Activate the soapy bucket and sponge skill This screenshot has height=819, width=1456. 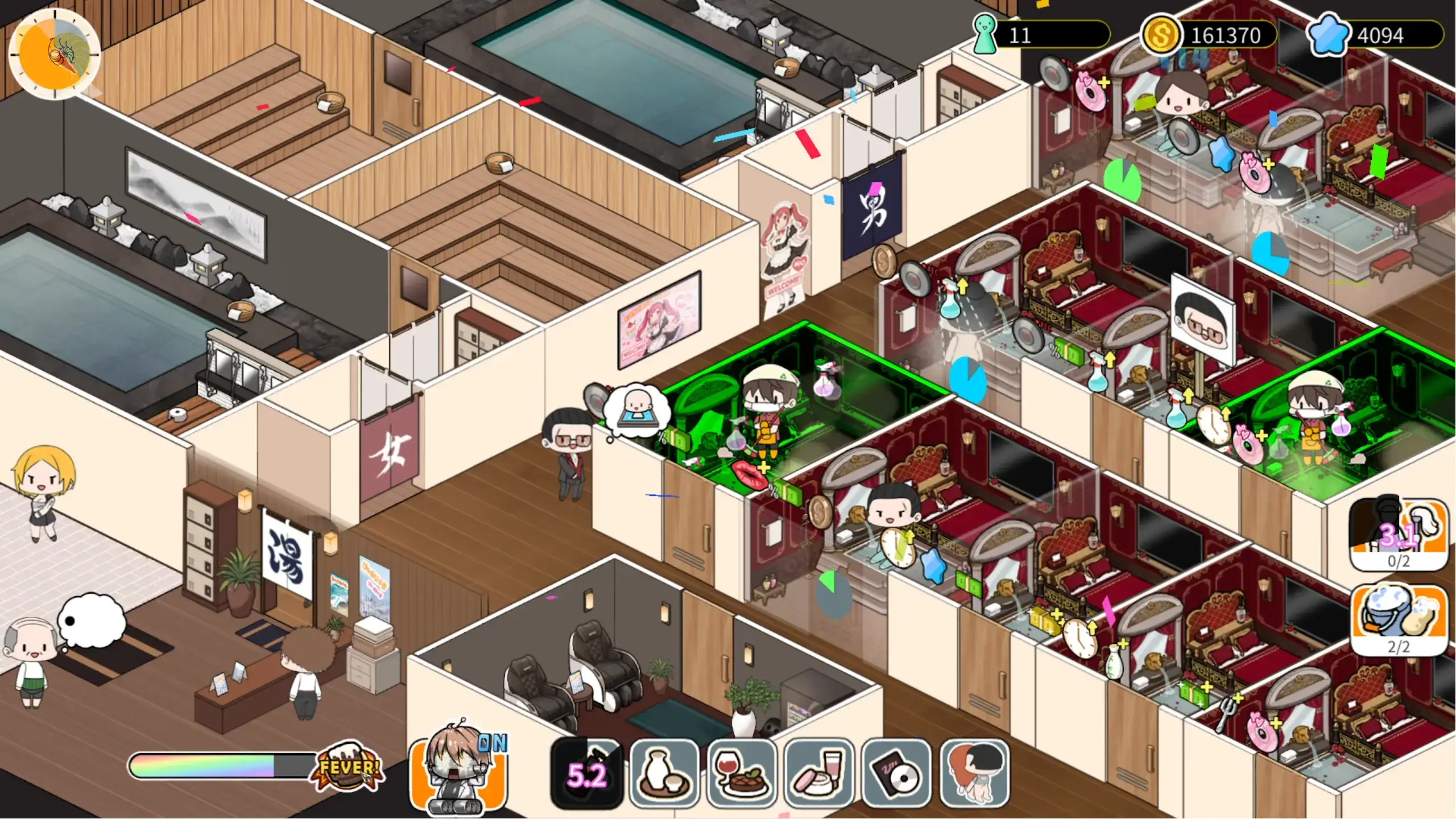click(1399, 620)
